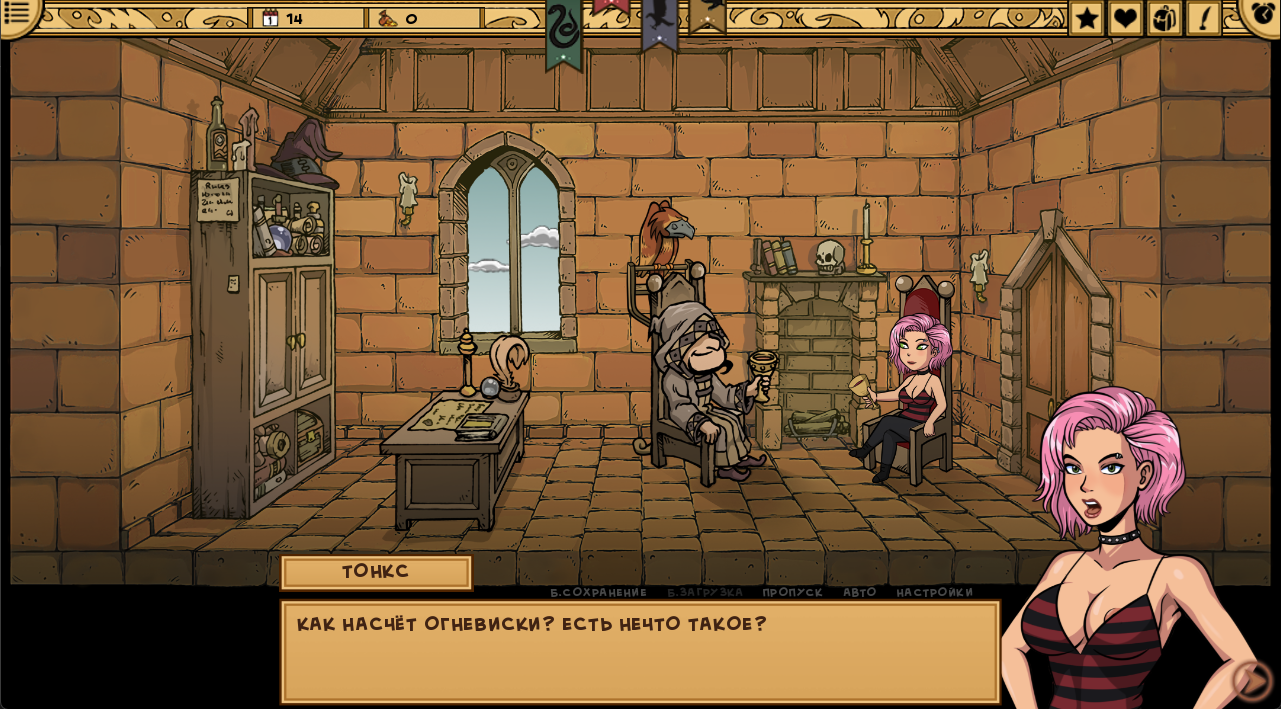The height and width of the screenshot is (709, 1281).
Task: Select the dark Ravenclaw bird banner
Action: tap(659, 20)
